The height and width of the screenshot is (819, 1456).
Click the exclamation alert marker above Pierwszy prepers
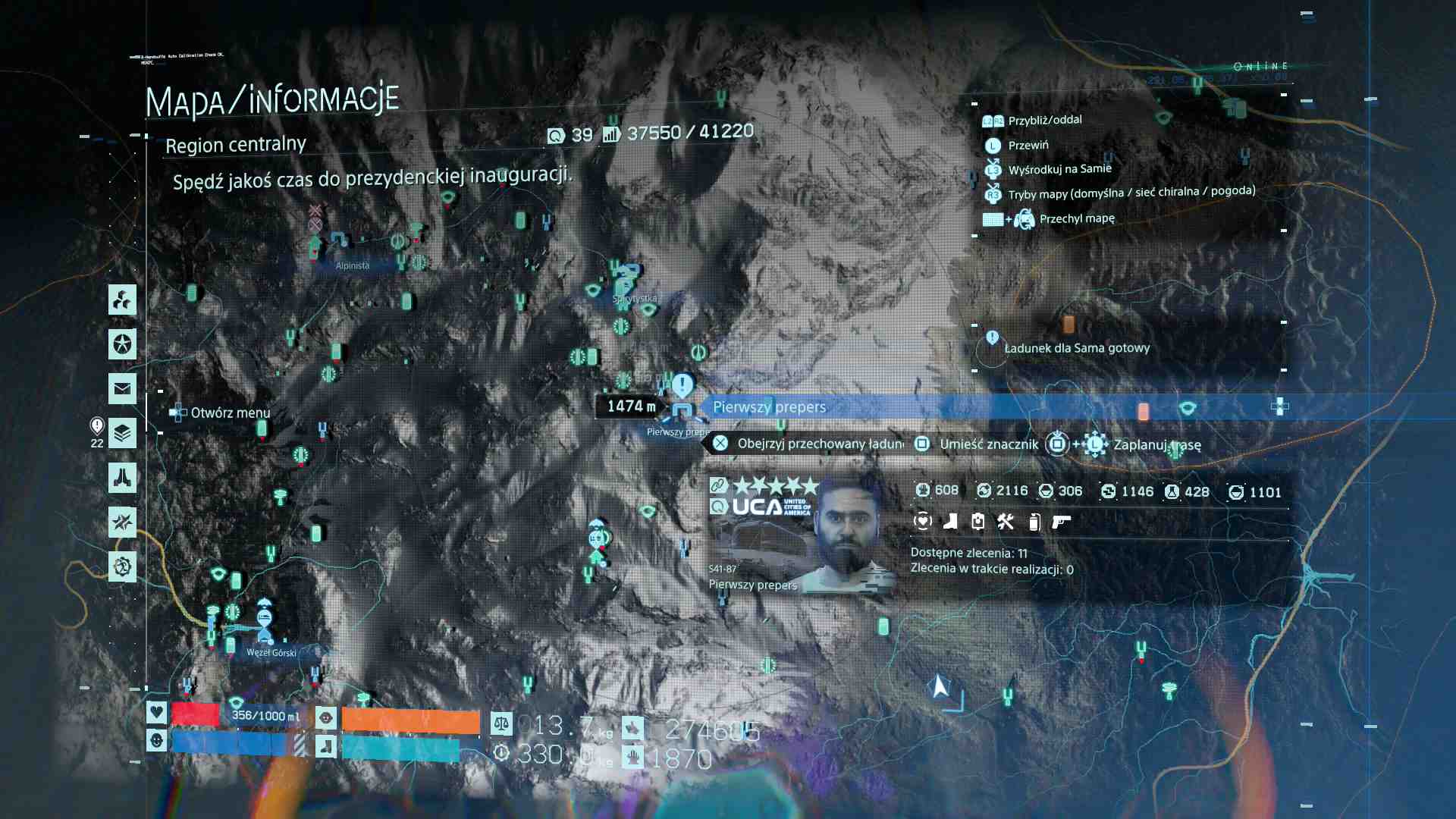tap(682, 384)
